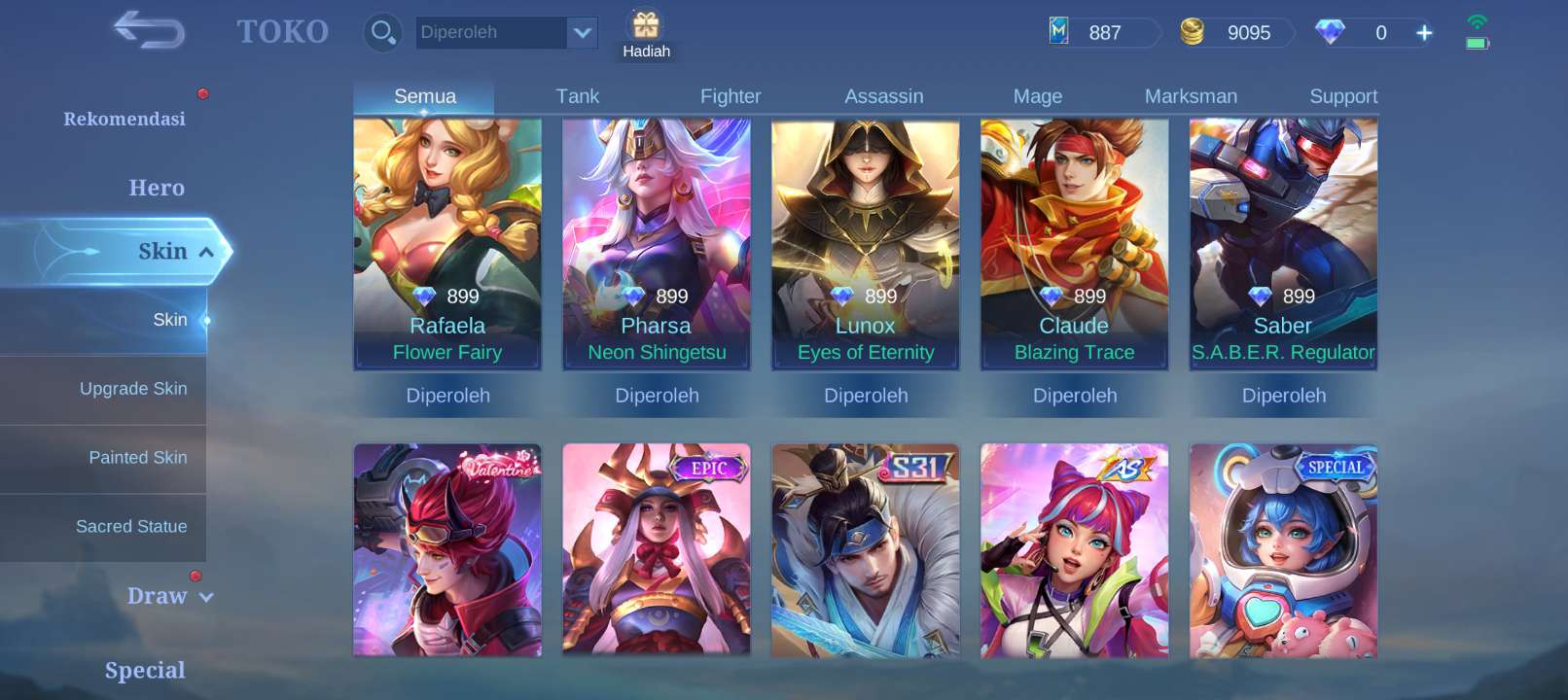Open the Hero shop section
This screenshot has height=700, width=1568.
pyautogui.click(x=156, y=188)
